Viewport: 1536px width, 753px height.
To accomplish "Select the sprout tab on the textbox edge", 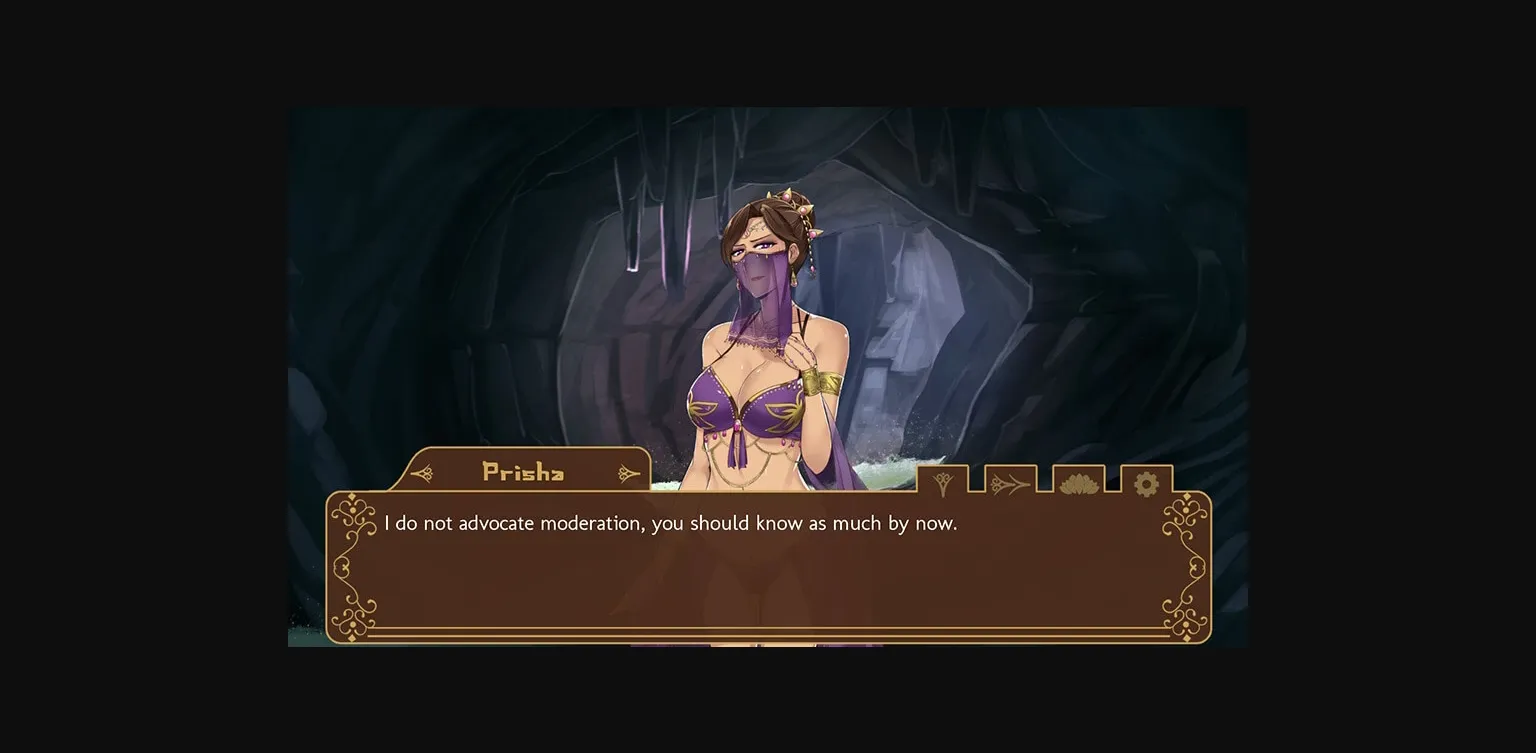I will [x=940, y=482].
